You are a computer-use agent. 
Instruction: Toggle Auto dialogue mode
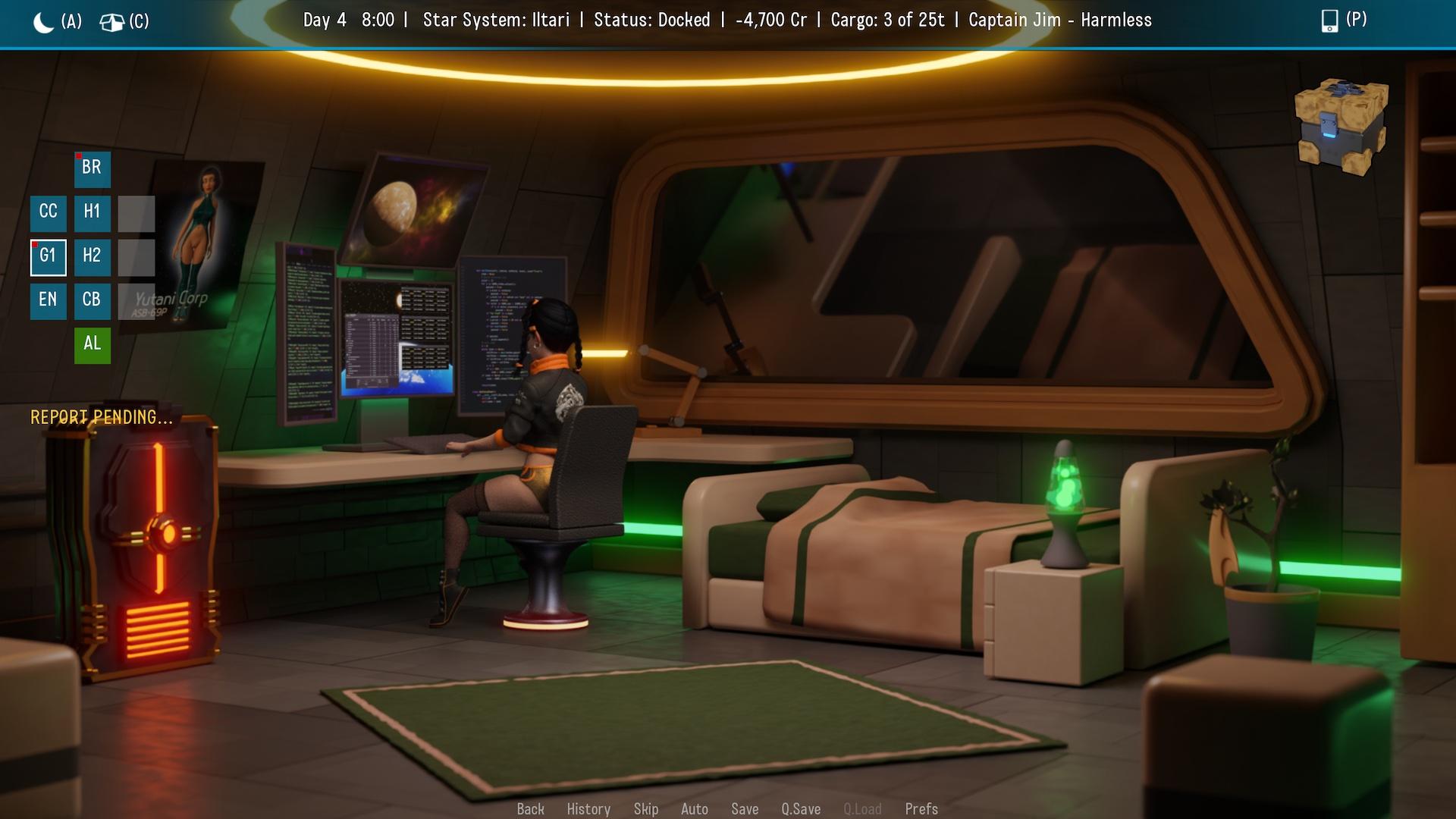[695, 809]
